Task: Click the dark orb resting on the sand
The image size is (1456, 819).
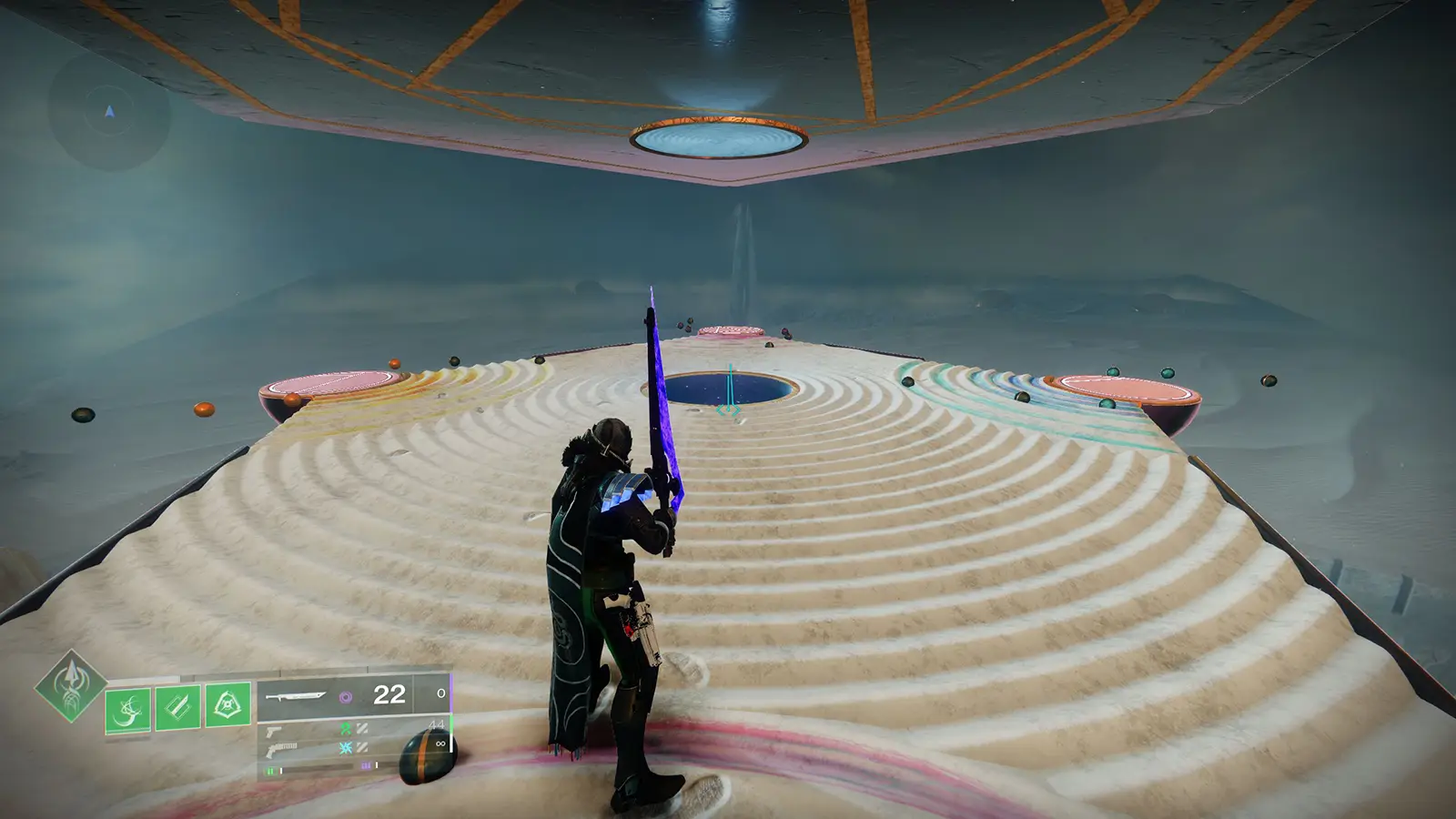Action: (x=426, y=757)
